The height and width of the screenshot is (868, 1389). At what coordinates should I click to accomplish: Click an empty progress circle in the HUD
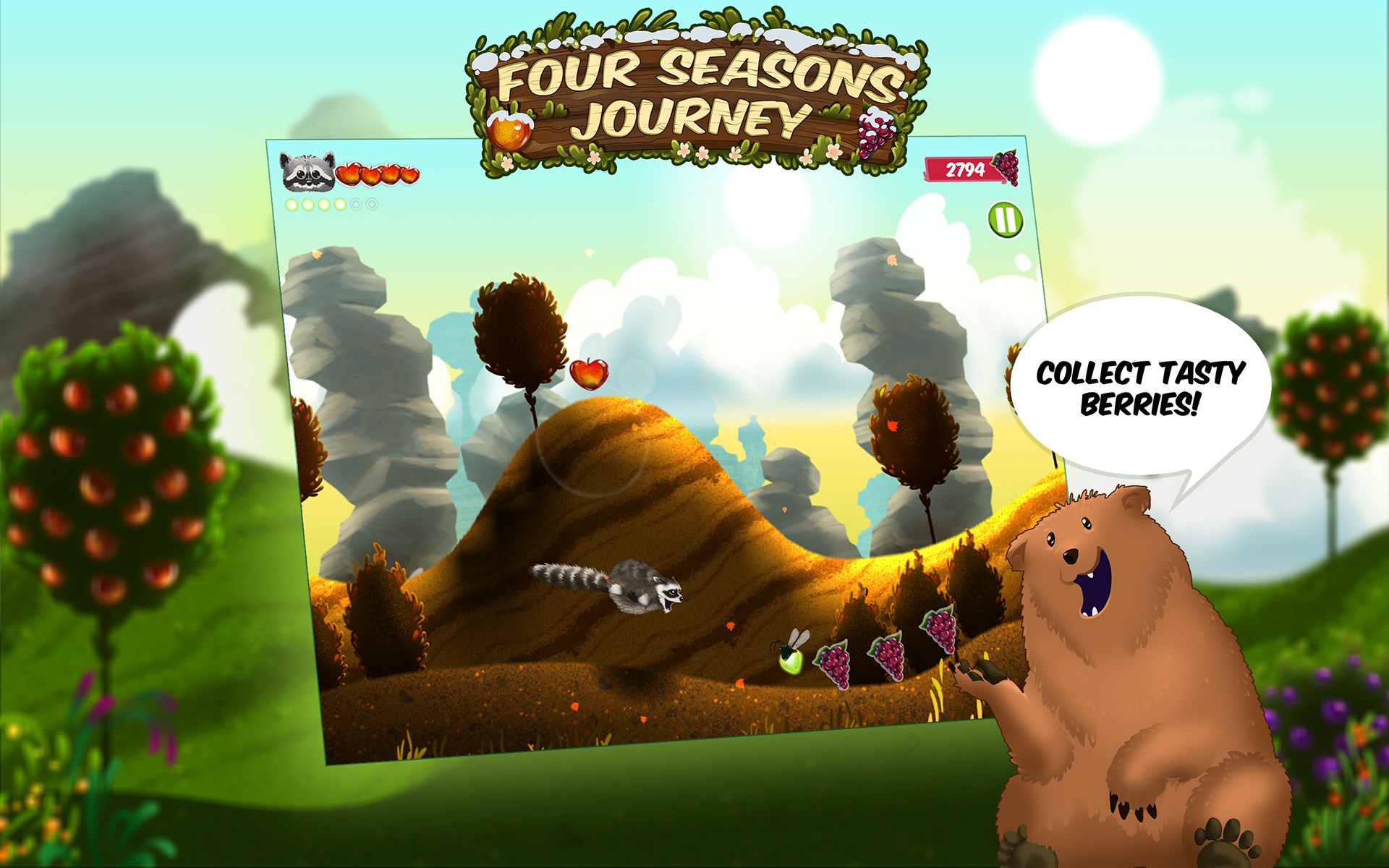tap(355, 204)
